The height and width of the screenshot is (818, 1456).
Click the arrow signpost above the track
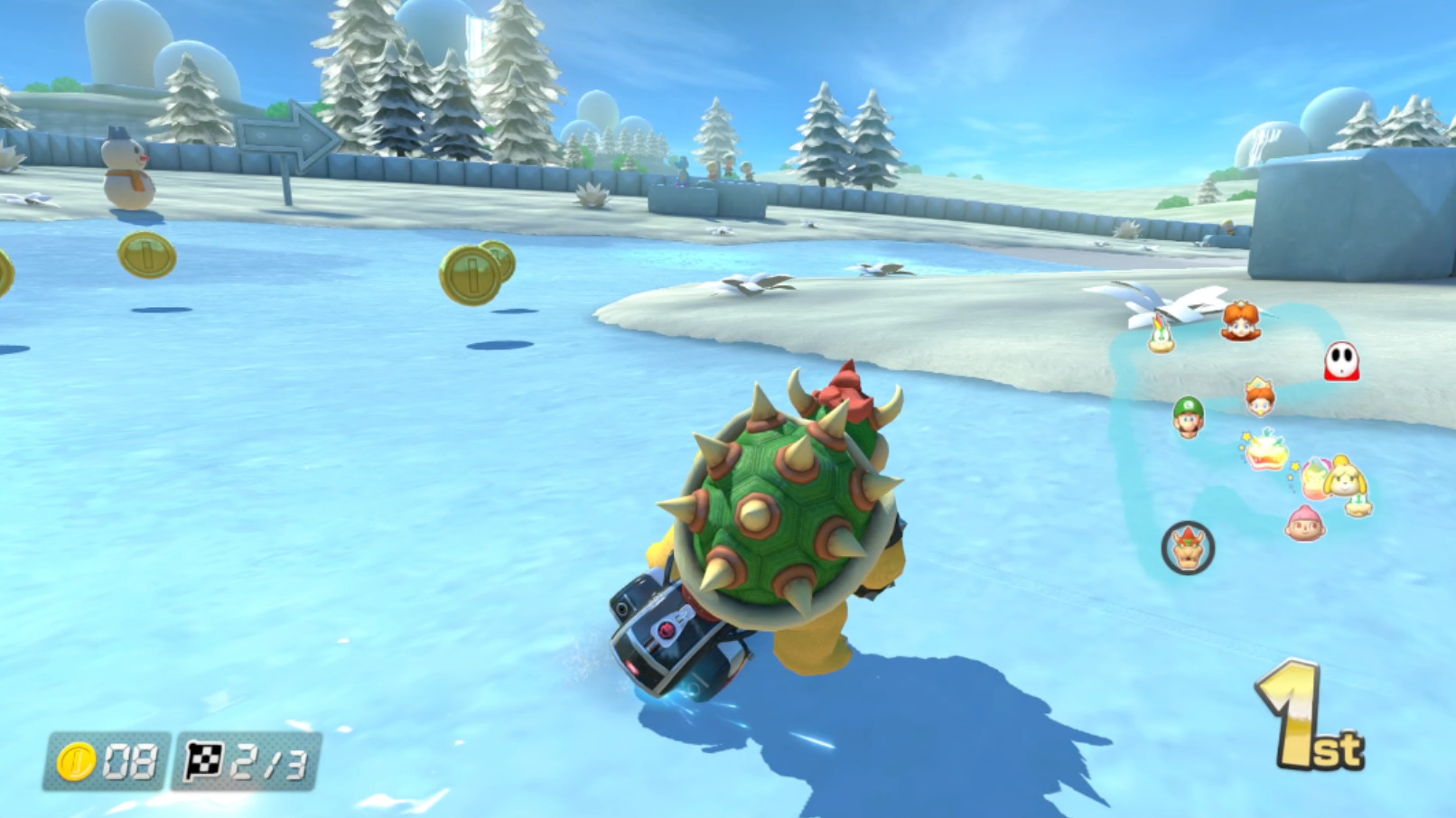[283, 136]
